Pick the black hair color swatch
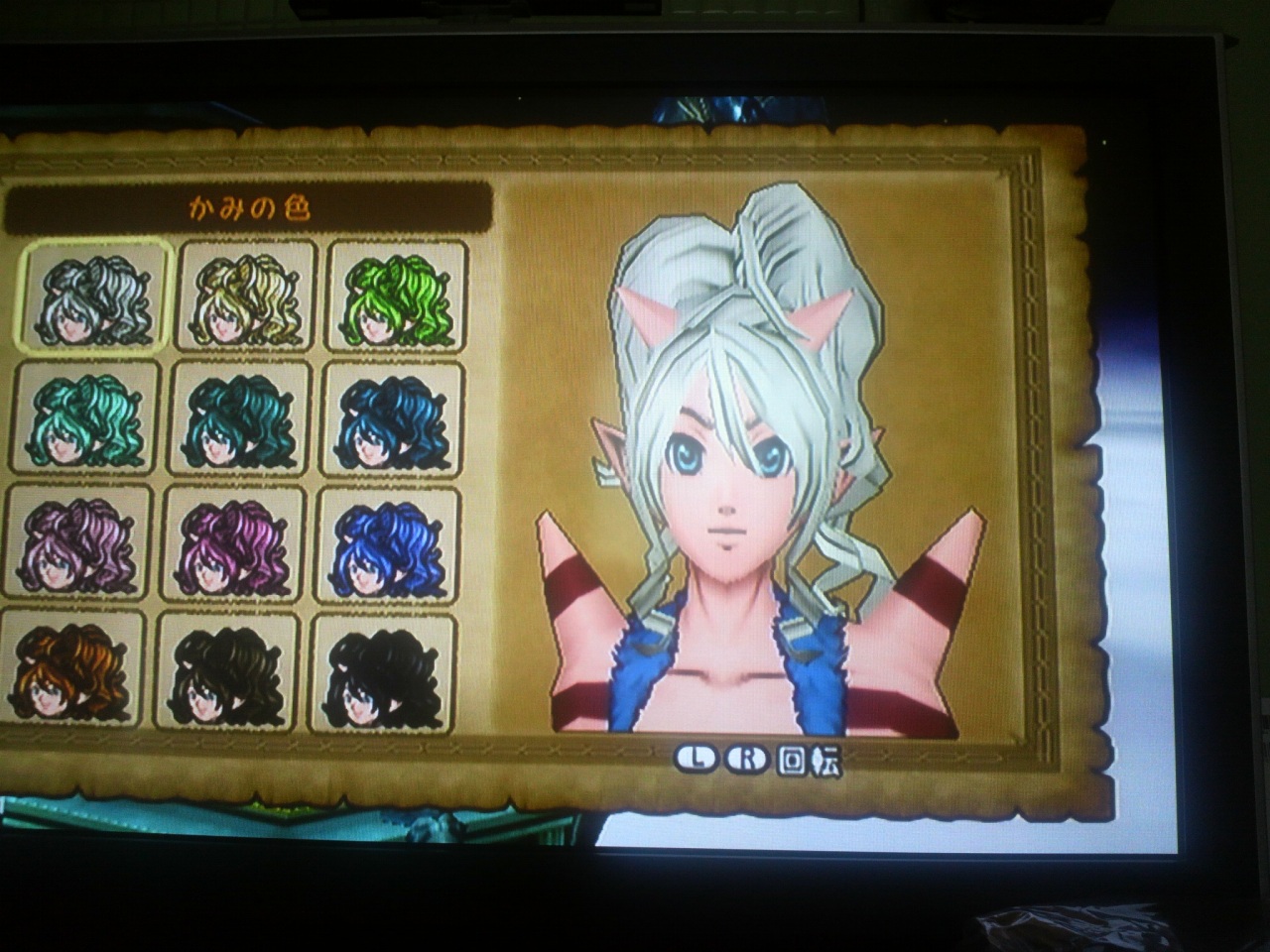The width and height of the screenshot is (1270, 952). [x=384, y=674]
